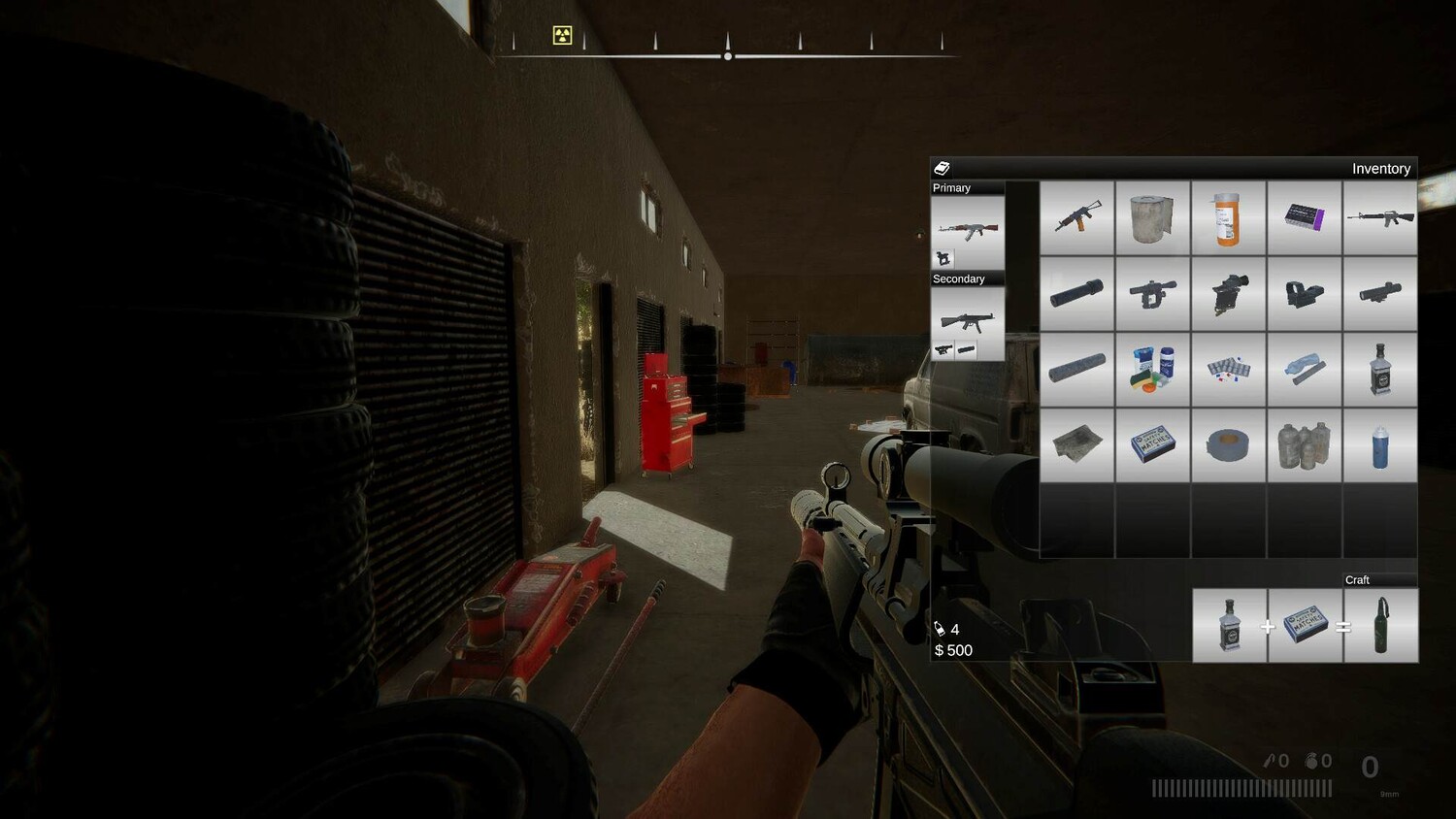Select the purple ammo box

1304,217
